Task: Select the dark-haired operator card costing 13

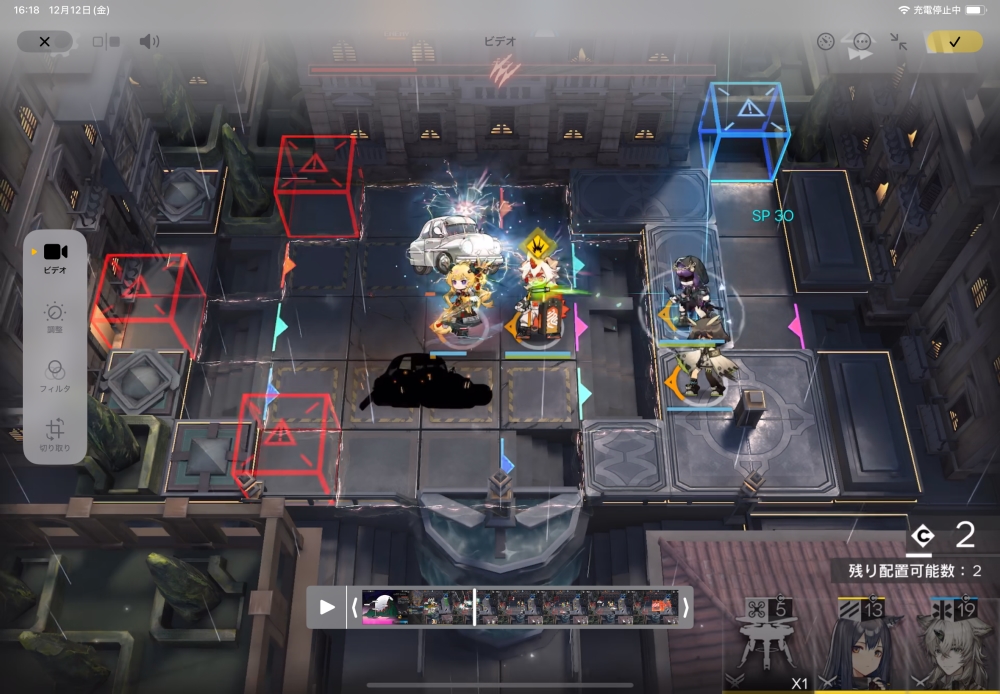Action: tap(866, 640)
